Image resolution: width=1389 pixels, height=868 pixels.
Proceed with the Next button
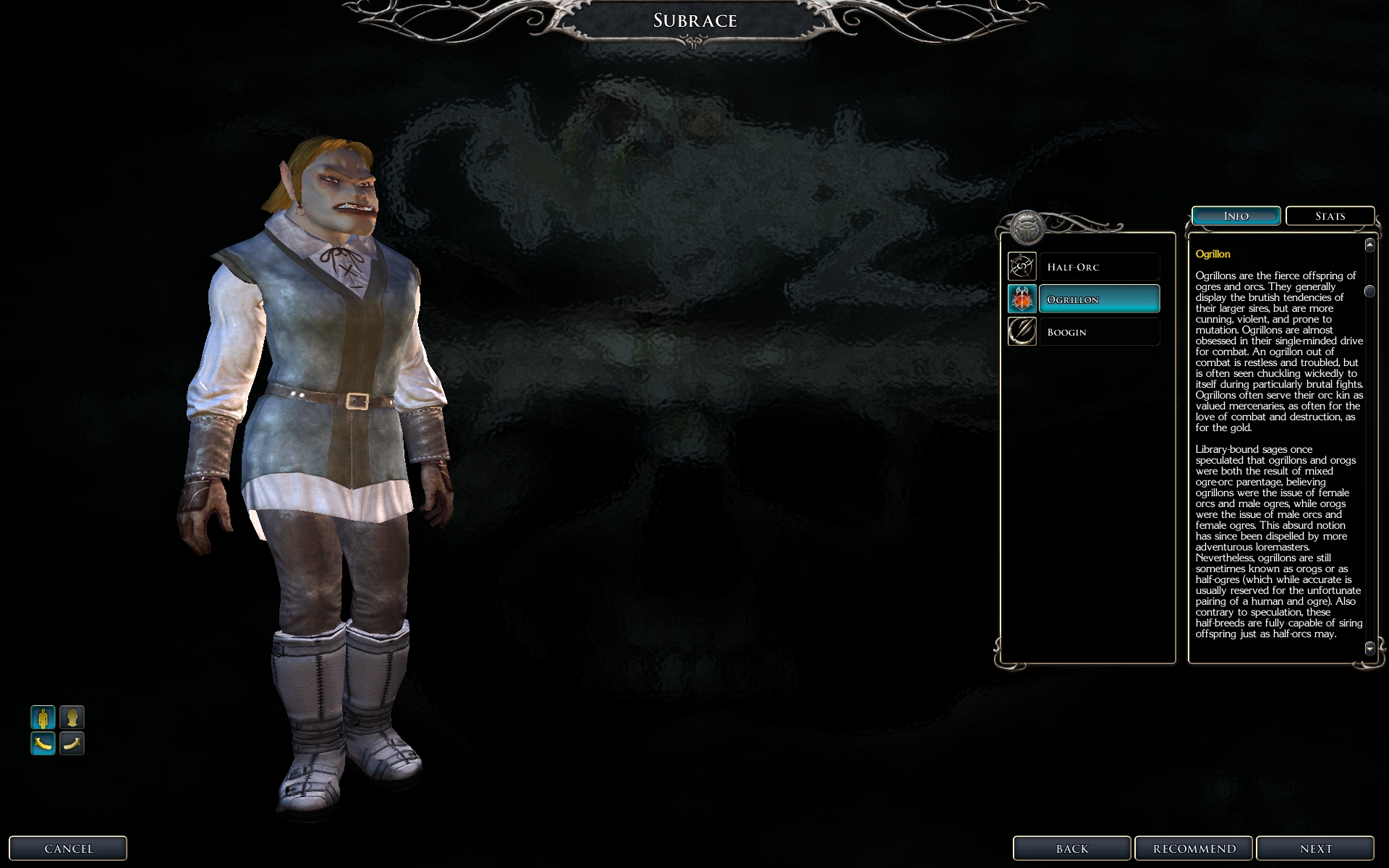pos(1315,848)
